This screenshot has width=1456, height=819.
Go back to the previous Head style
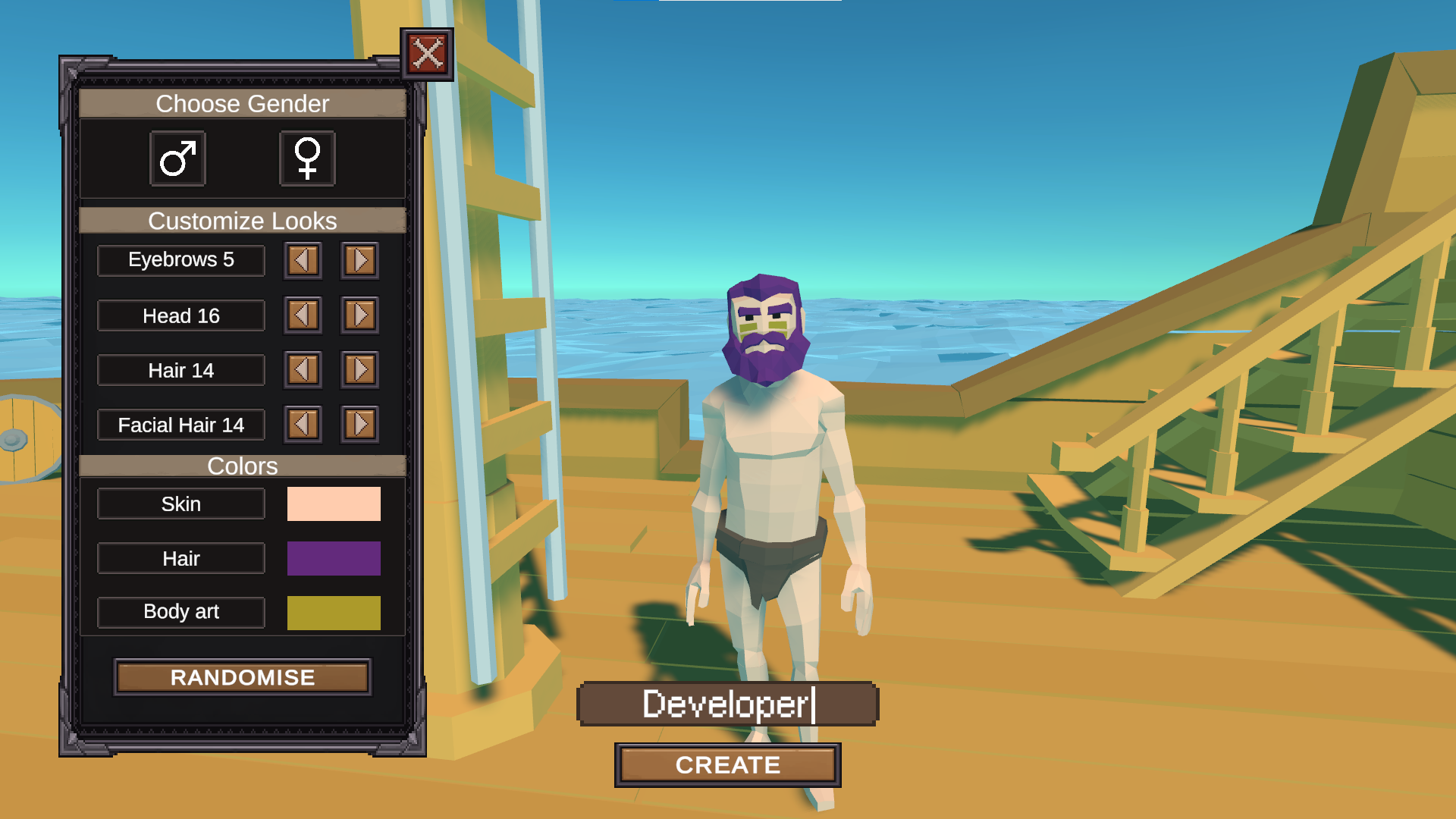tap(303, 315)
